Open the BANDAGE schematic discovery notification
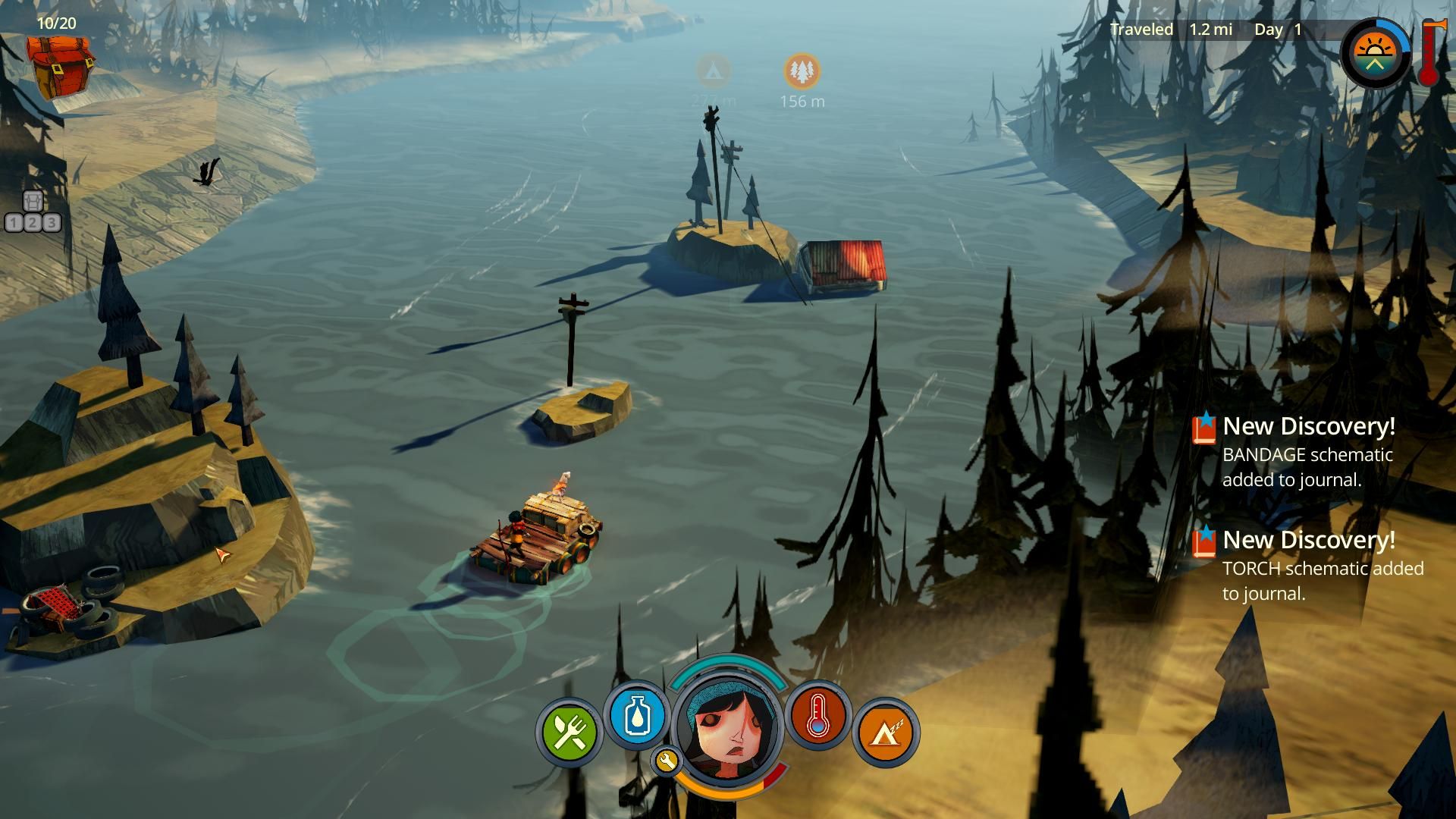Screen dimensions: 1456x819 point(1307,452)
